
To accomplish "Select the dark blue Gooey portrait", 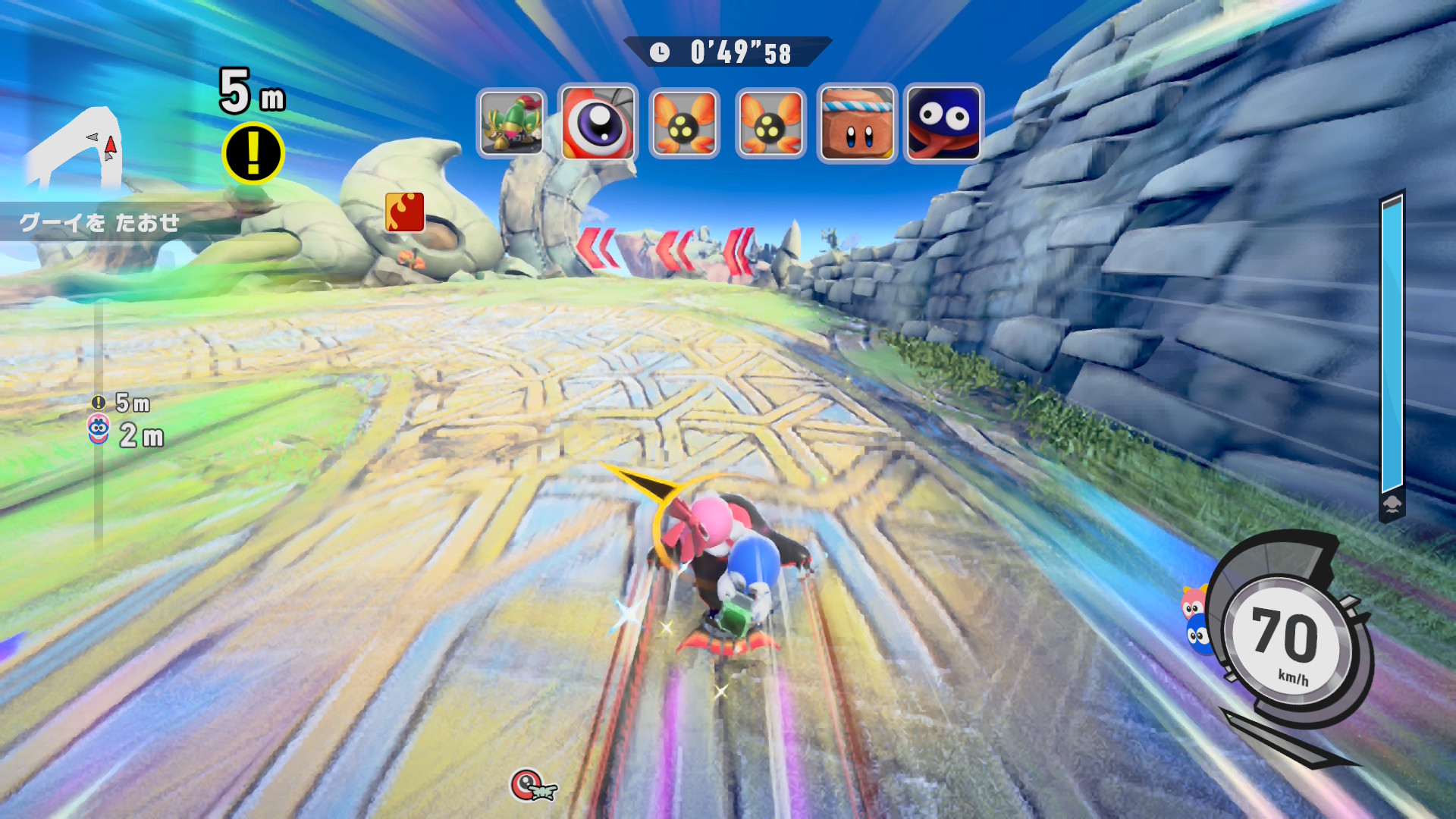I will pos(943,123).
